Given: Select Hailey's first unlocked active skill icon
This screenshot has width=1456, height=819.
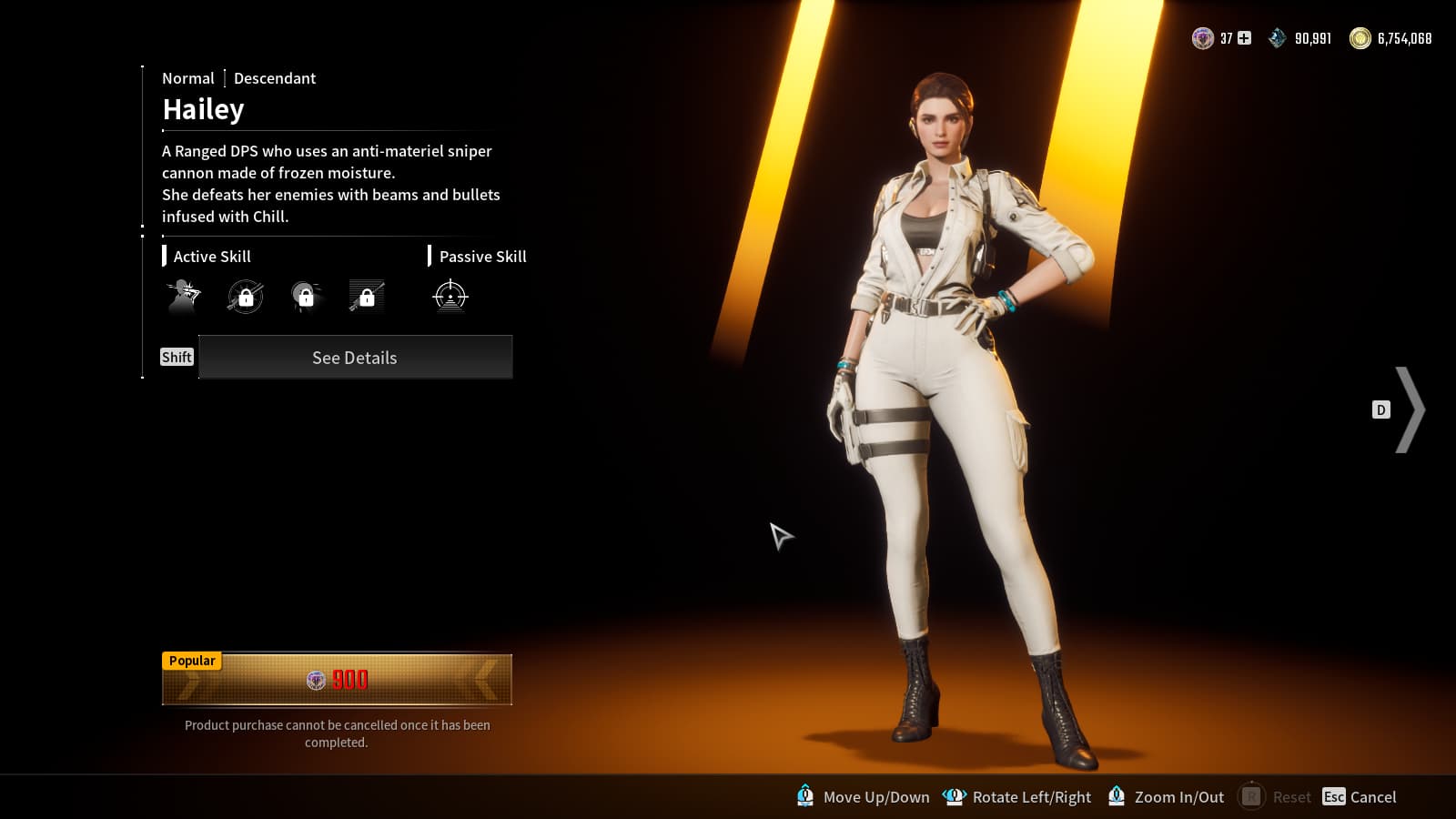Looking at the screenshot, I should coord(184,297).
